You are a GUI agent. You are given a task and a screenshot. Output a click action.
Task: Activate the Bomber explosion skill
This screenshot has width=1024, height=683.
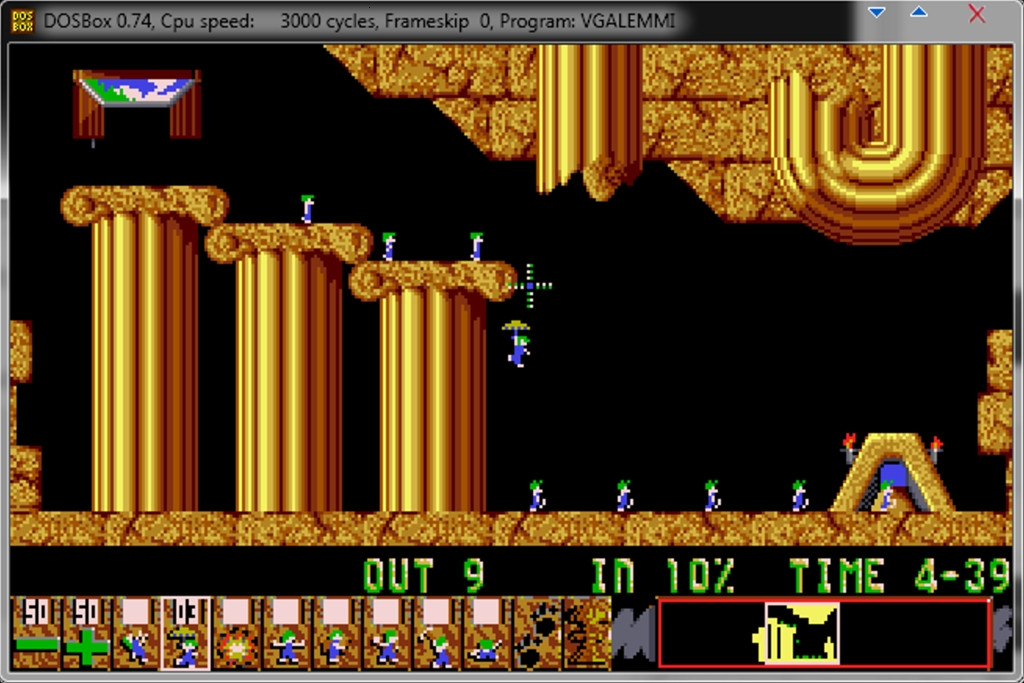coord(237,633)
